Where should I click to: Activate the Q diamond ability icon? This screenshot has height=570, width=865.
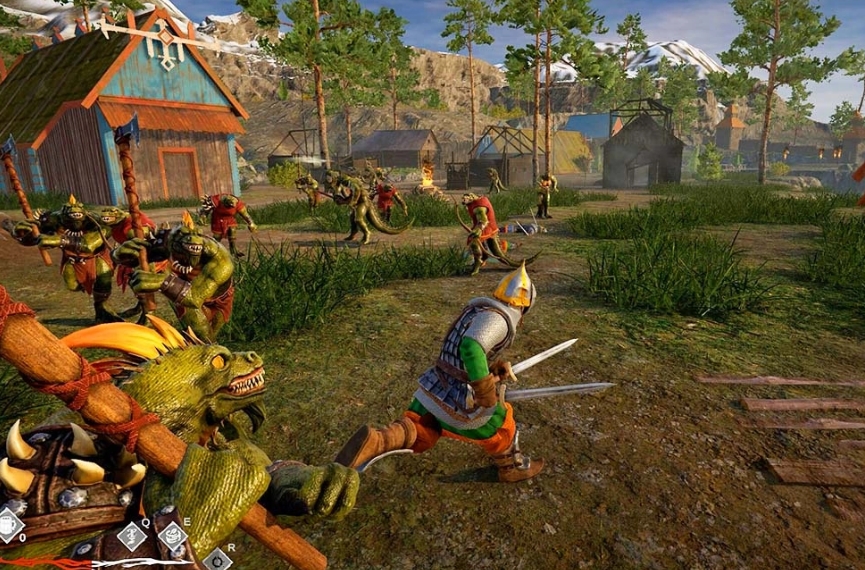(132, 536)
